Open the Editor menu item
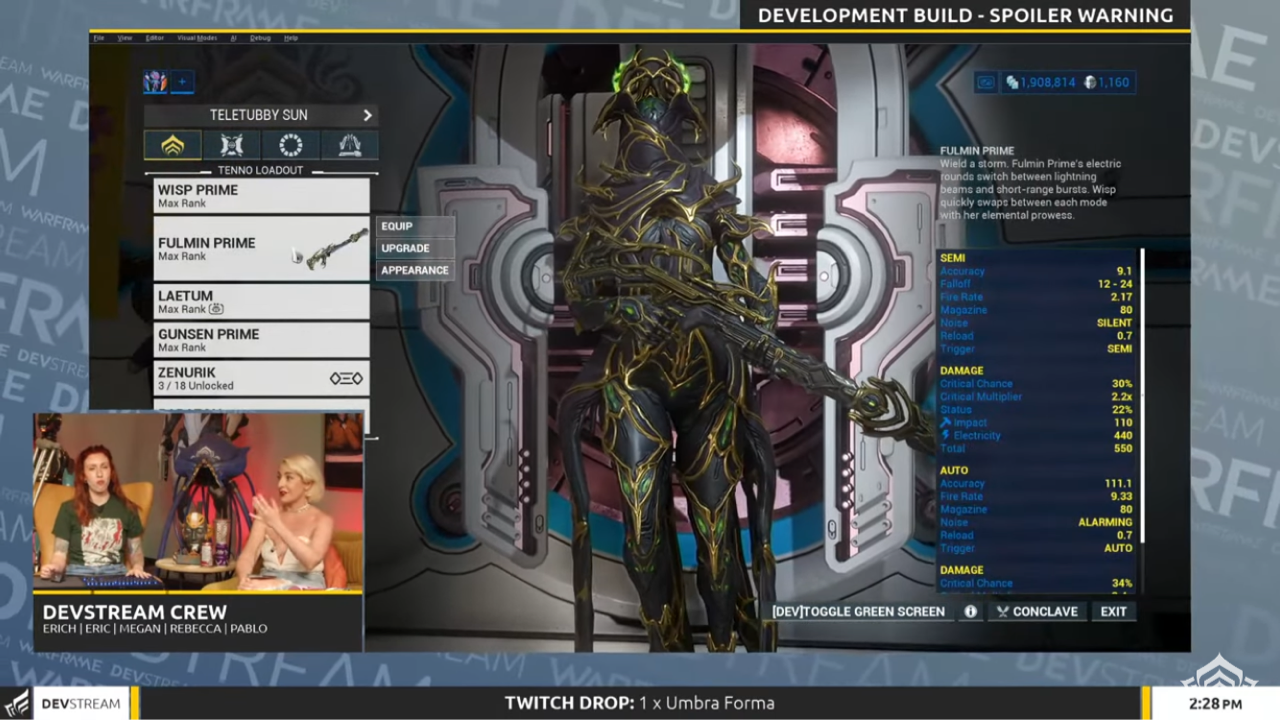The height and width of the screenshot is (720, 1280). pyautogui.click(x=154, y=37)
